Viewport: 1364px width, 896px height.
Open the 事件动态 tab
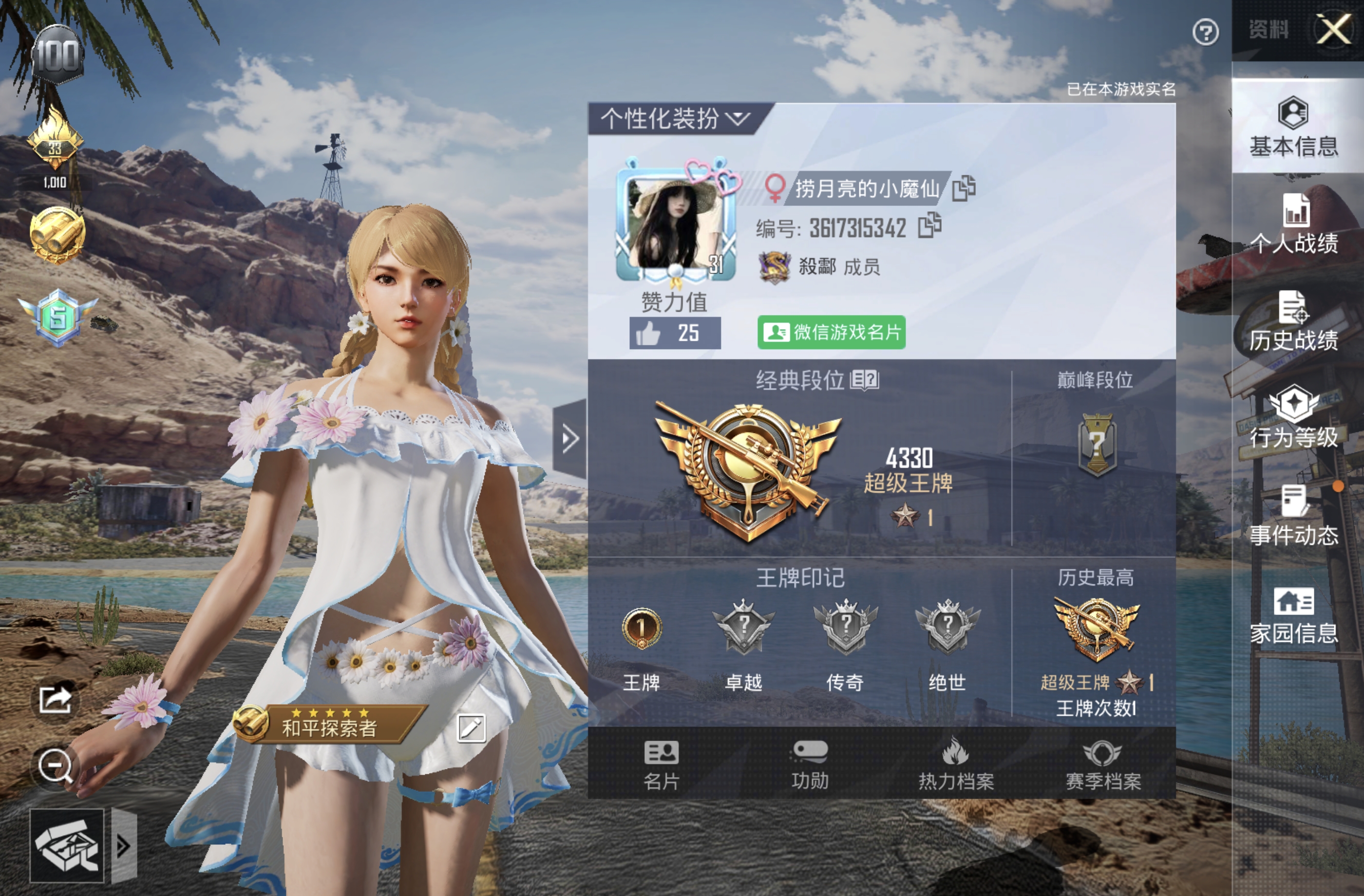coord(1293,517)
